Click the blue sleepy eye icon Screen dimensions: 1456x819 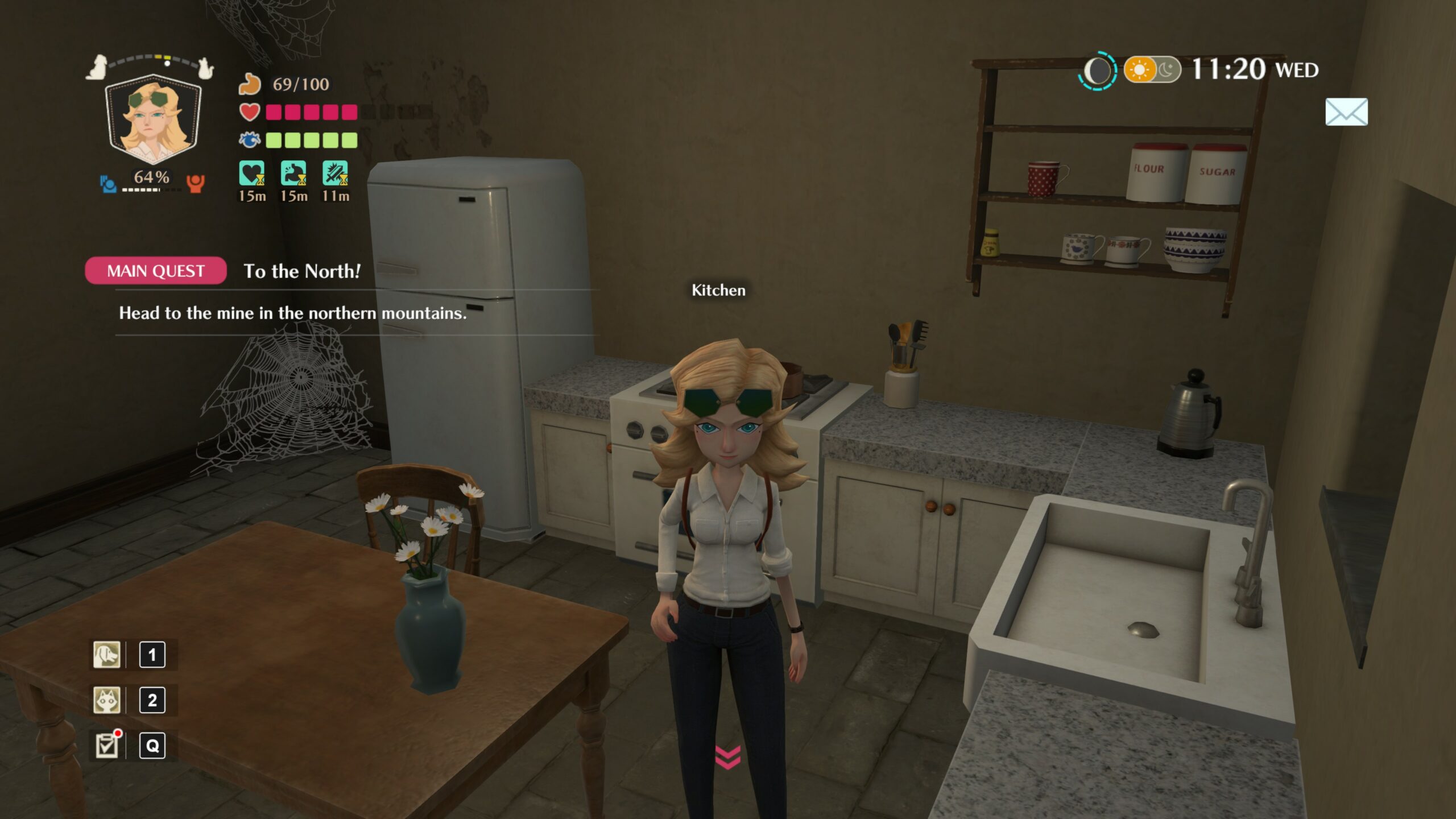pyautogui.click(x=250, y=140)
